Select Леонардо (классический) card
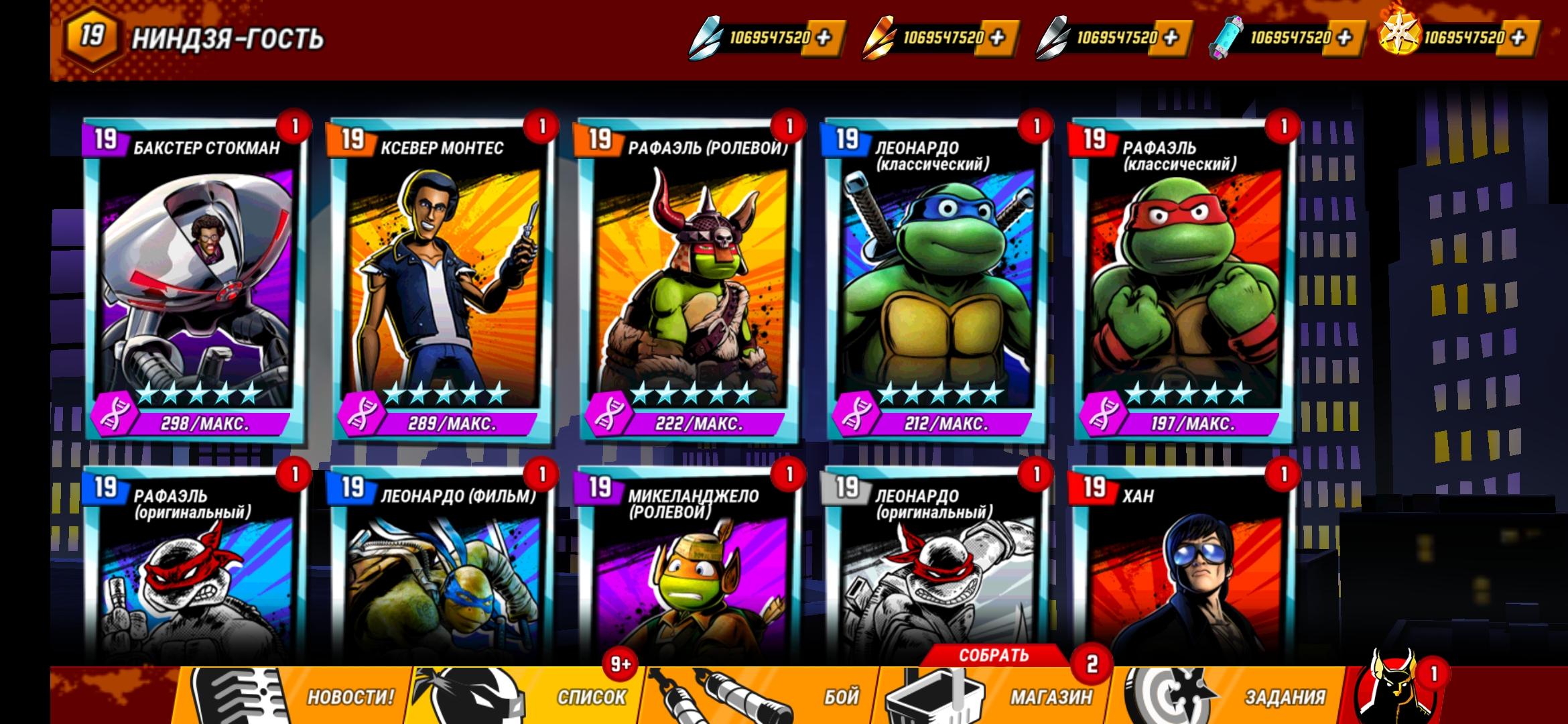 point(935,282)
